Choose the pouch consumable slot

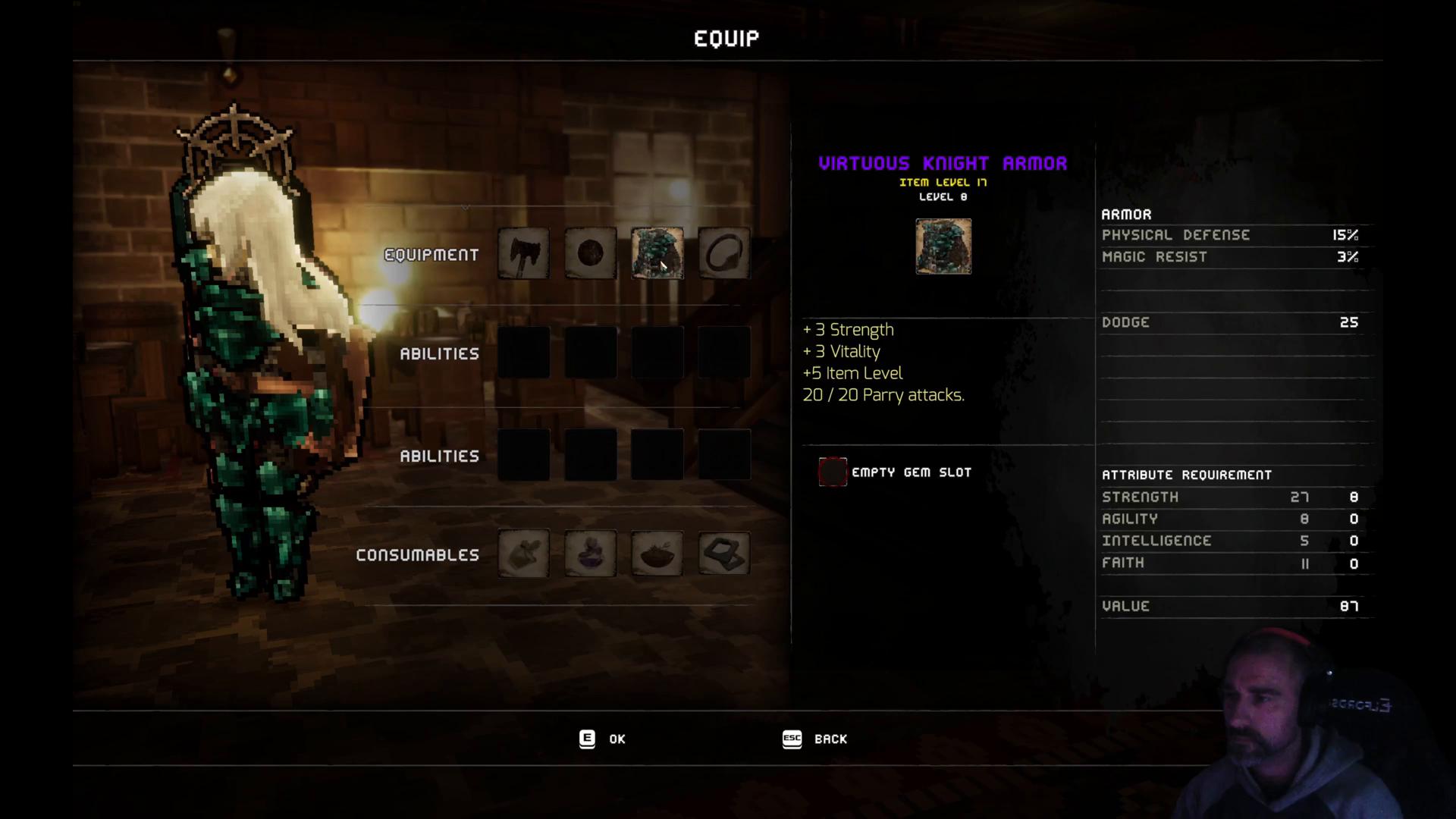pos(523,554)
